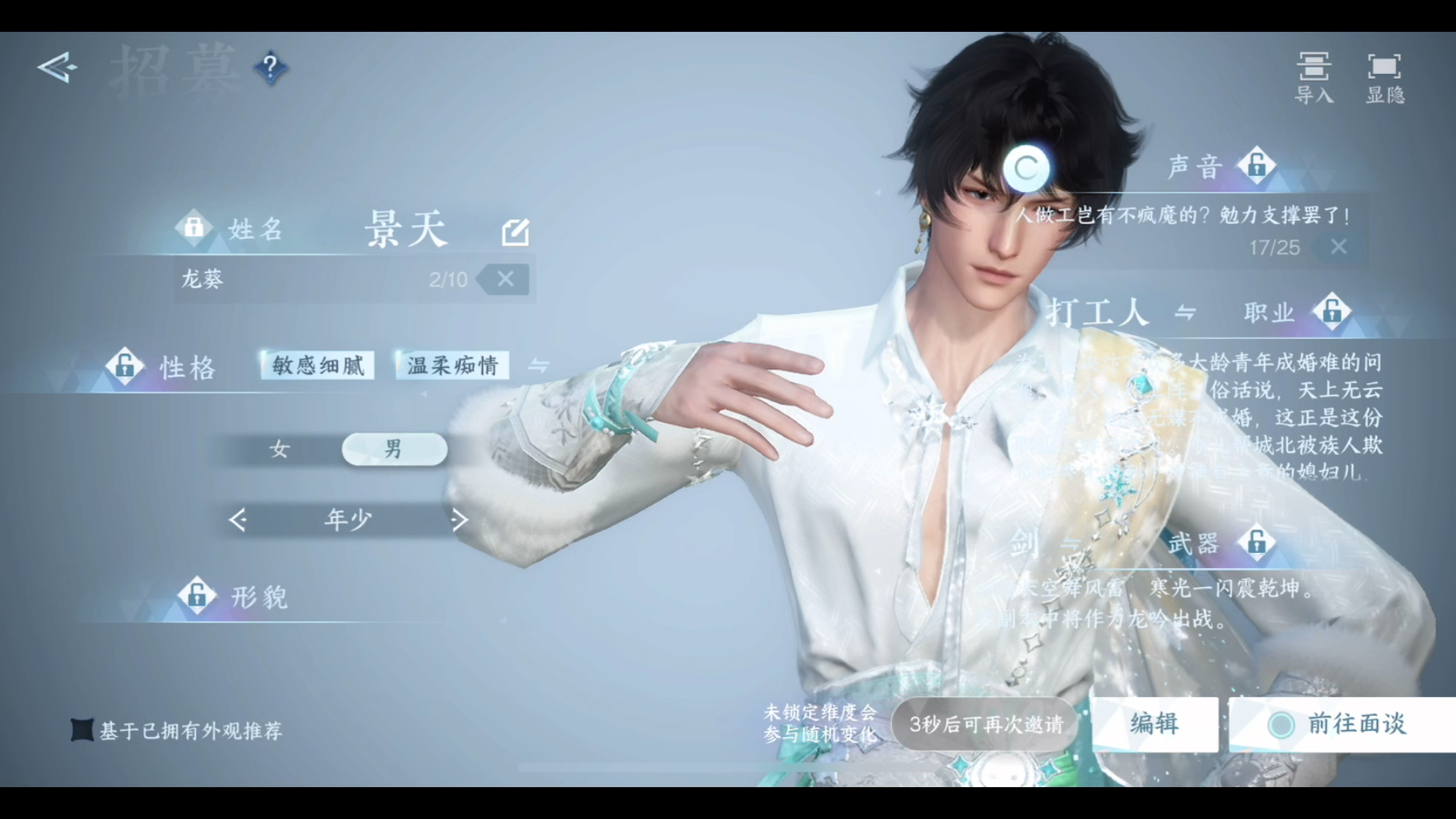Open the help question mark icon
1456x819 pixels.
pyautogui.click(x=271, y=68)
